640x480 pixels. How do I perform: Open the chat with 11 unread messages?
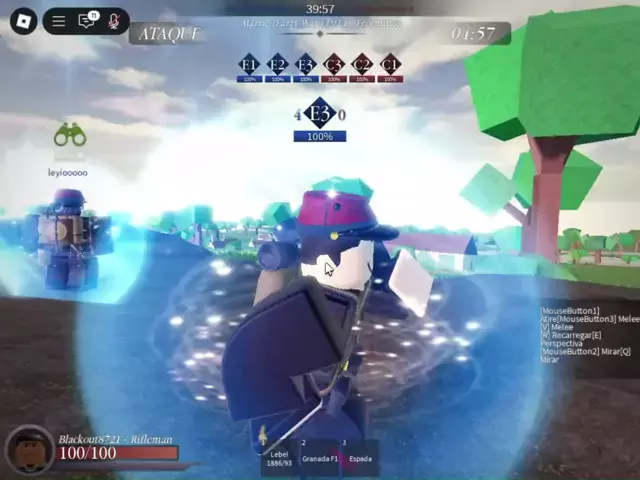click(x=87, y=21)
